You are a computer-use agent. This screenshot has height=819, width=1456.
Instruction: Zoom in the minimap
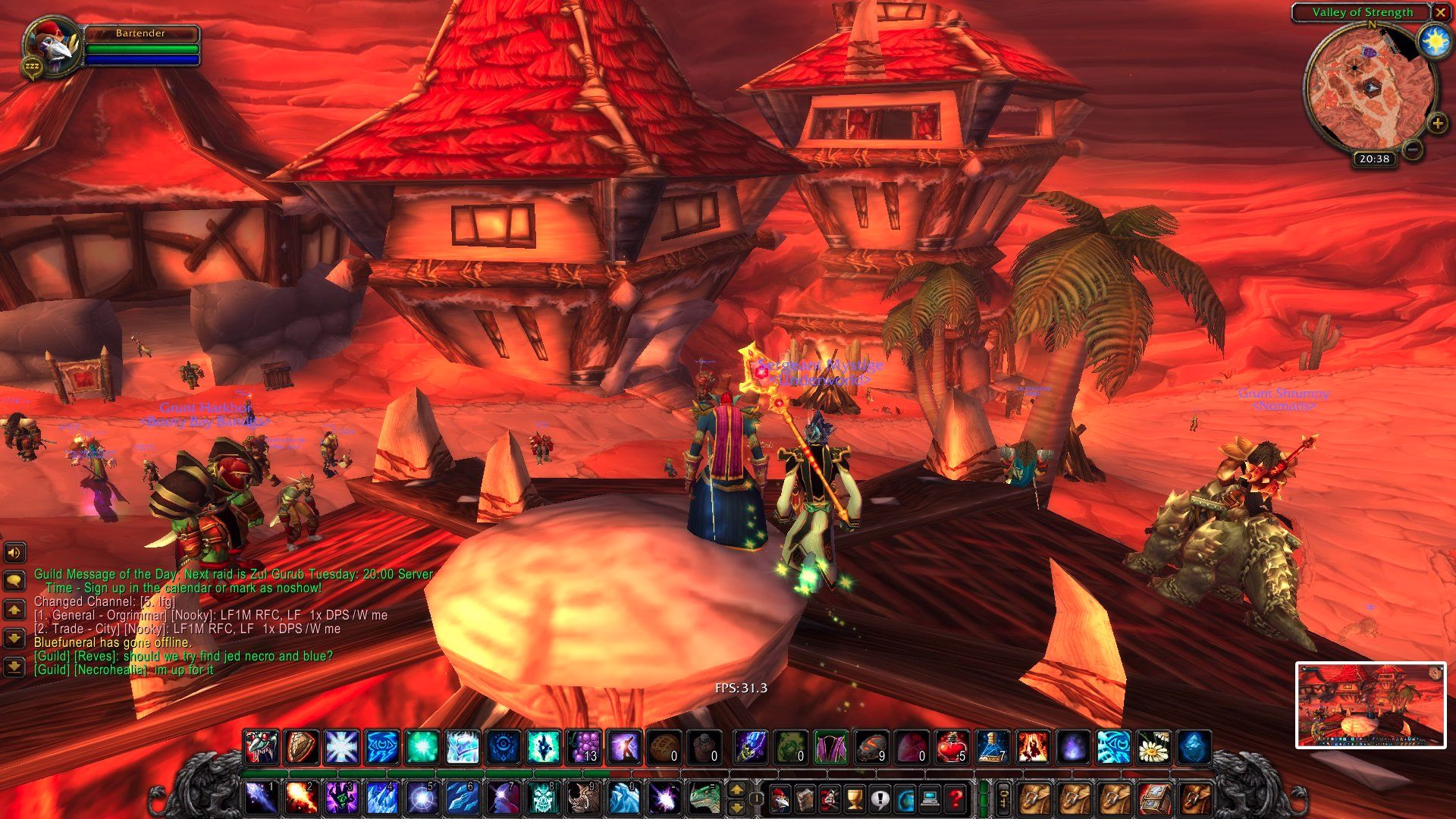pos(1436,123)
